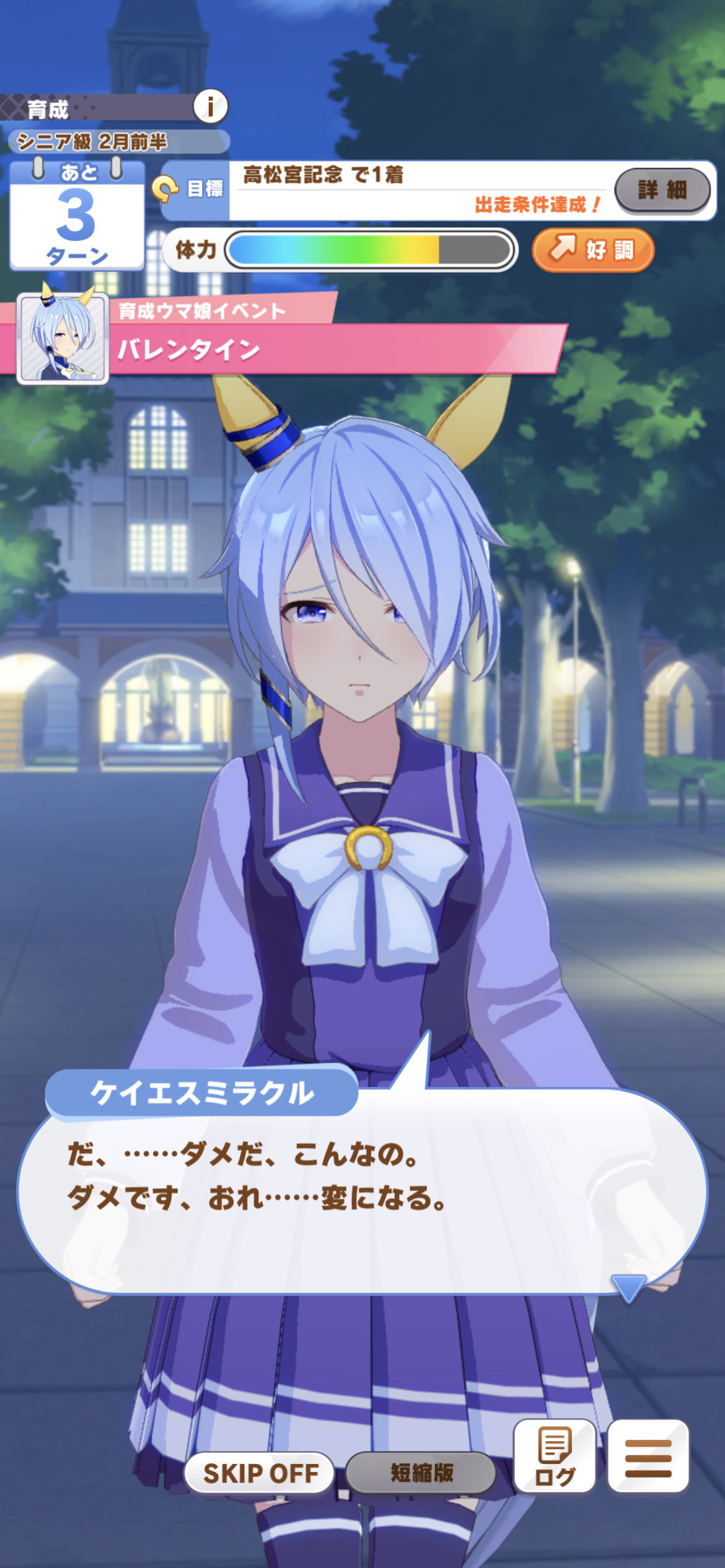The image size is (725, 1568).
Task: Show goal details with 詳細 button
Action: (x=662, y=190)
